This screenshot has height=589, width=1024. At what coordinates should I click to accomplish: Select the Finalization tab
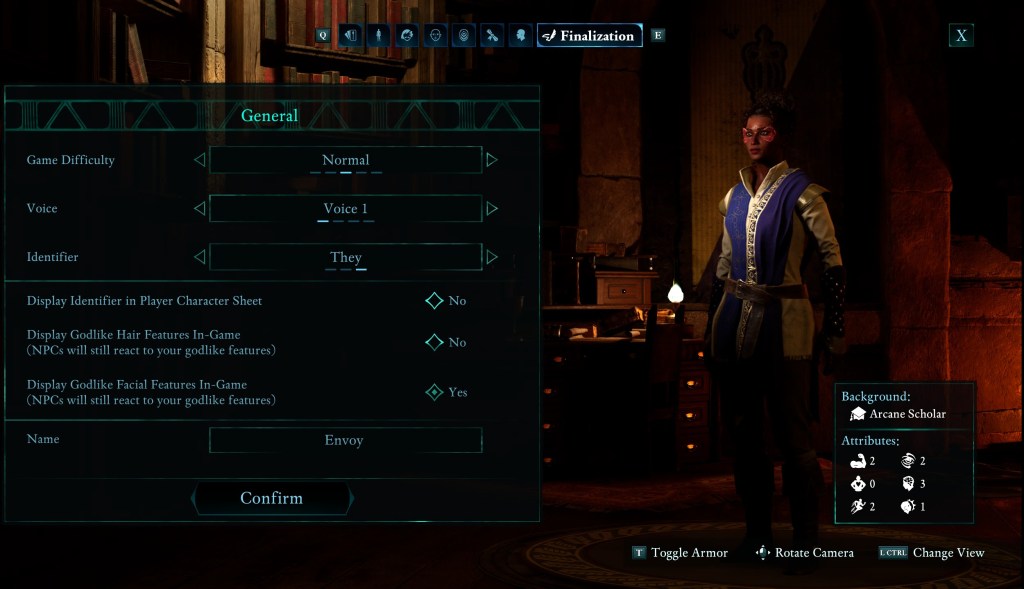pos(589,36)
